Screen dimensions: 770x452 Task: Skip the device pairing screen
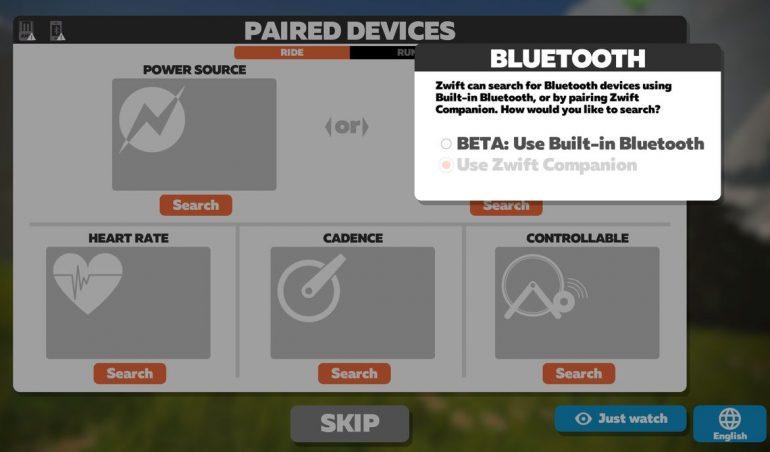(350, 423)
